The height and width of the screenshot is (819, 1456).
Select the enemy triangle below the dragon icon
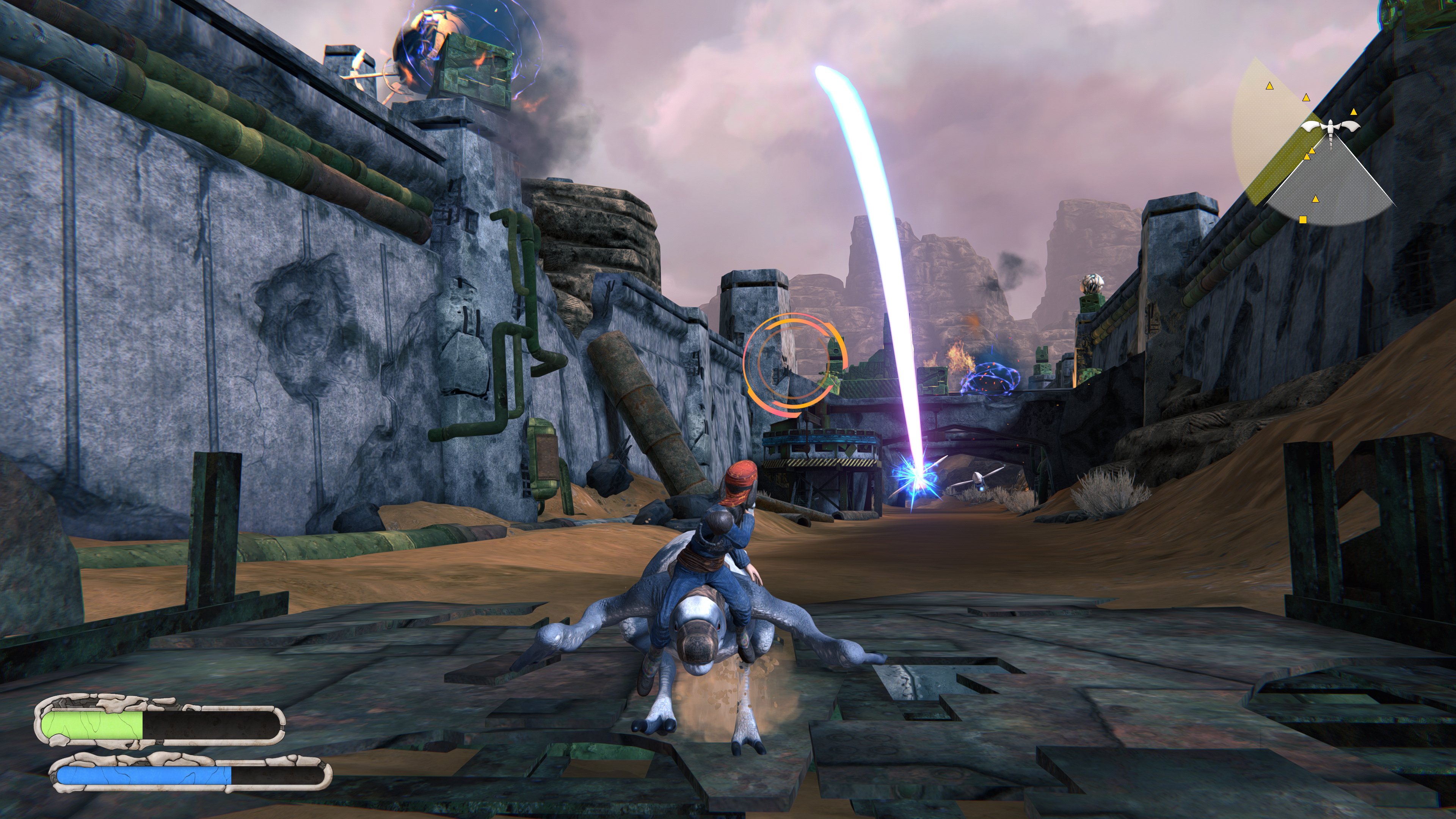[1315, 199]
